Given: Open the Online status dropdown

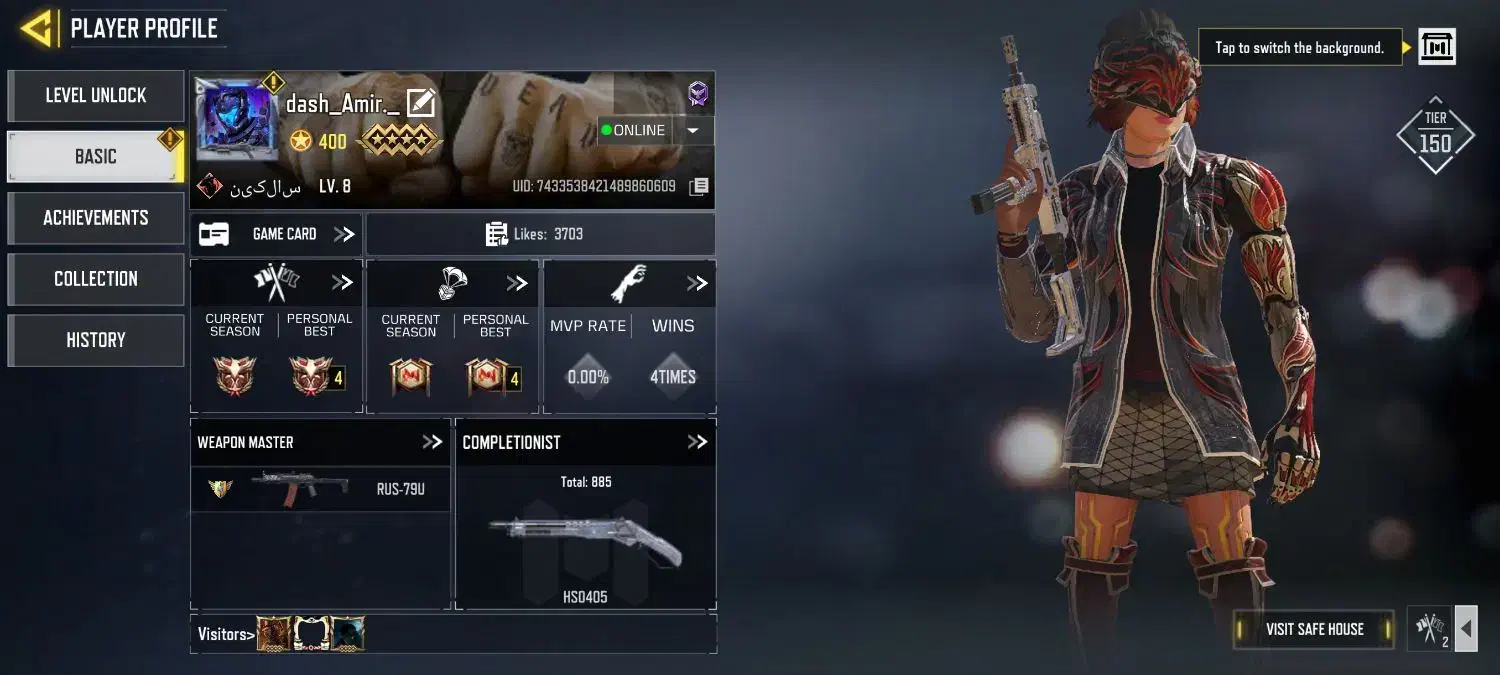Looking at the screenshot, I should [x=692, y=130].
